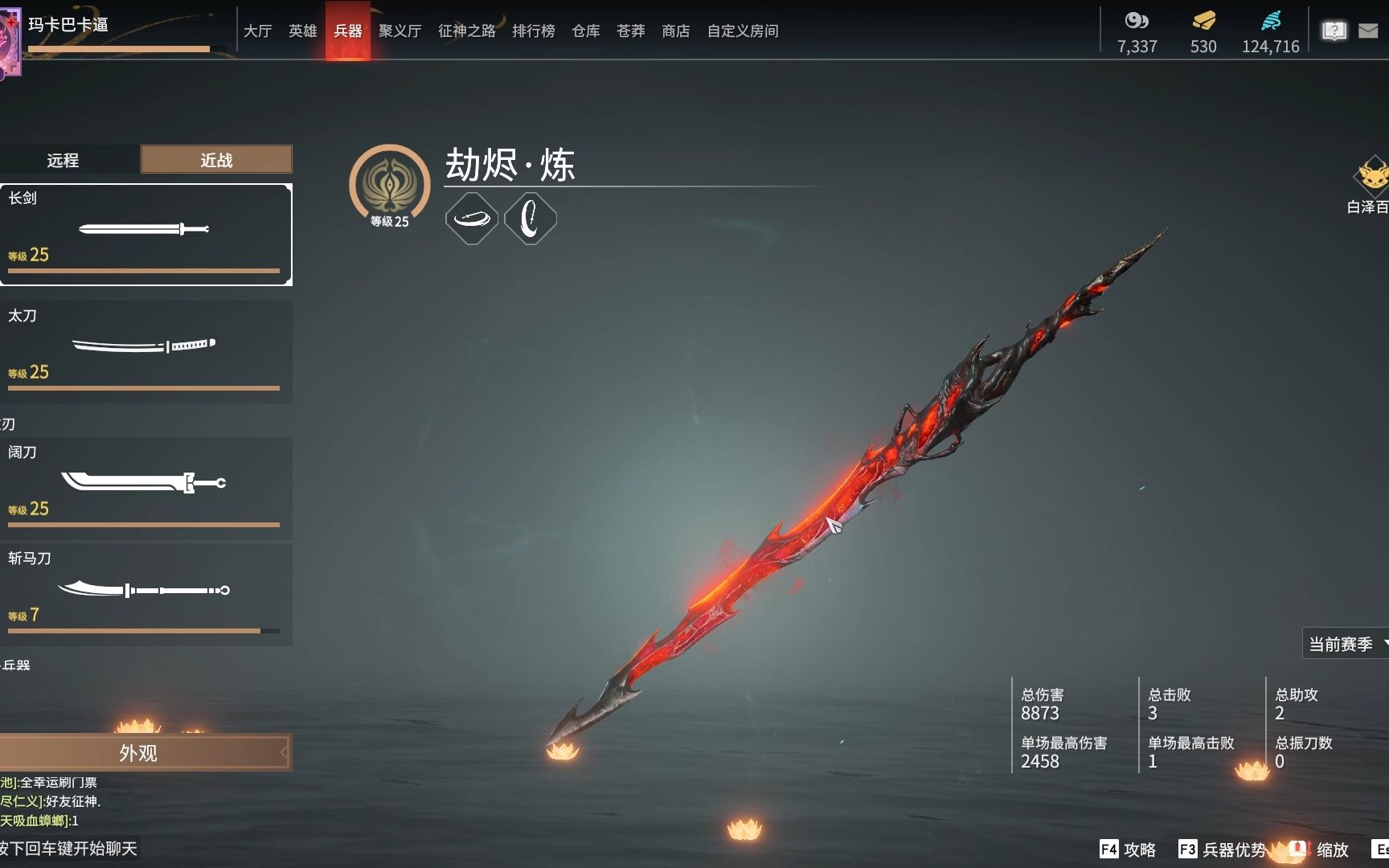The height and width of the screenshot is (868, 1389).
Task: Open the mail envelope icon
Action: pyautogui.click(x=1368, y=31)
